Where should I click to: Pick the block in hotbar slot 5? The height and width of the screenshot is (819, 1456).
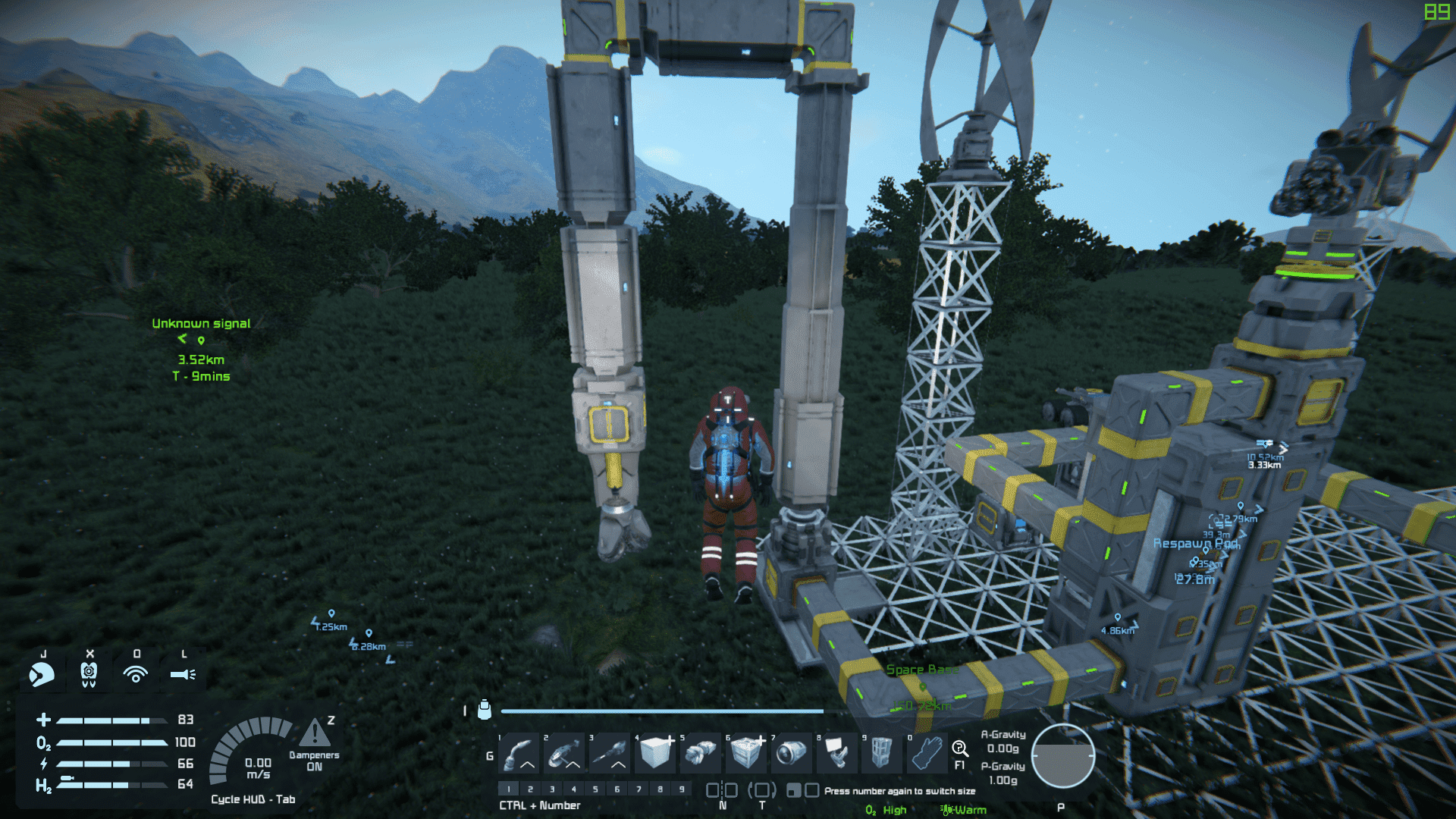[x=701, y=753]
